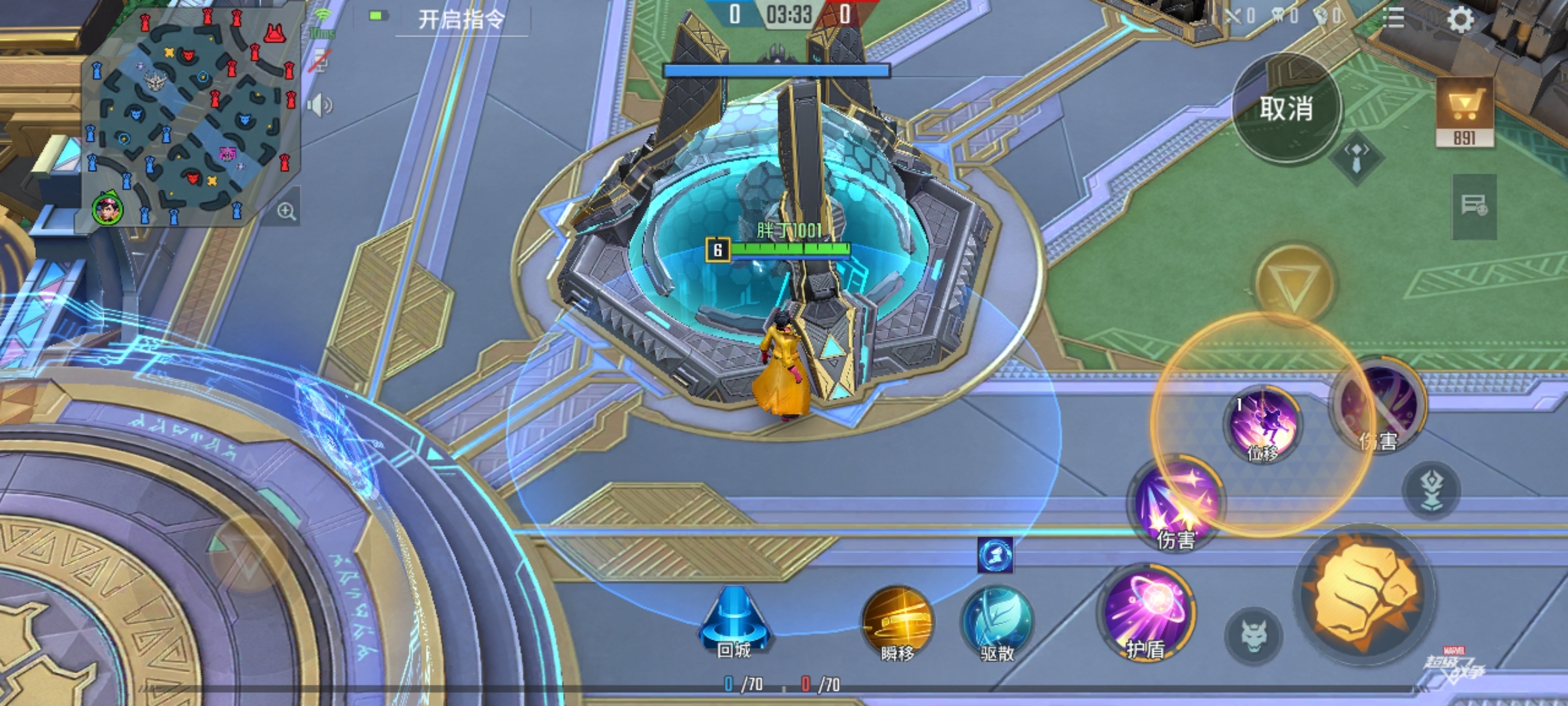This screenshot has height=706, width=1568.
Task: Click the small blue item icon above 驱散
Action: click(x=995, y=555)
